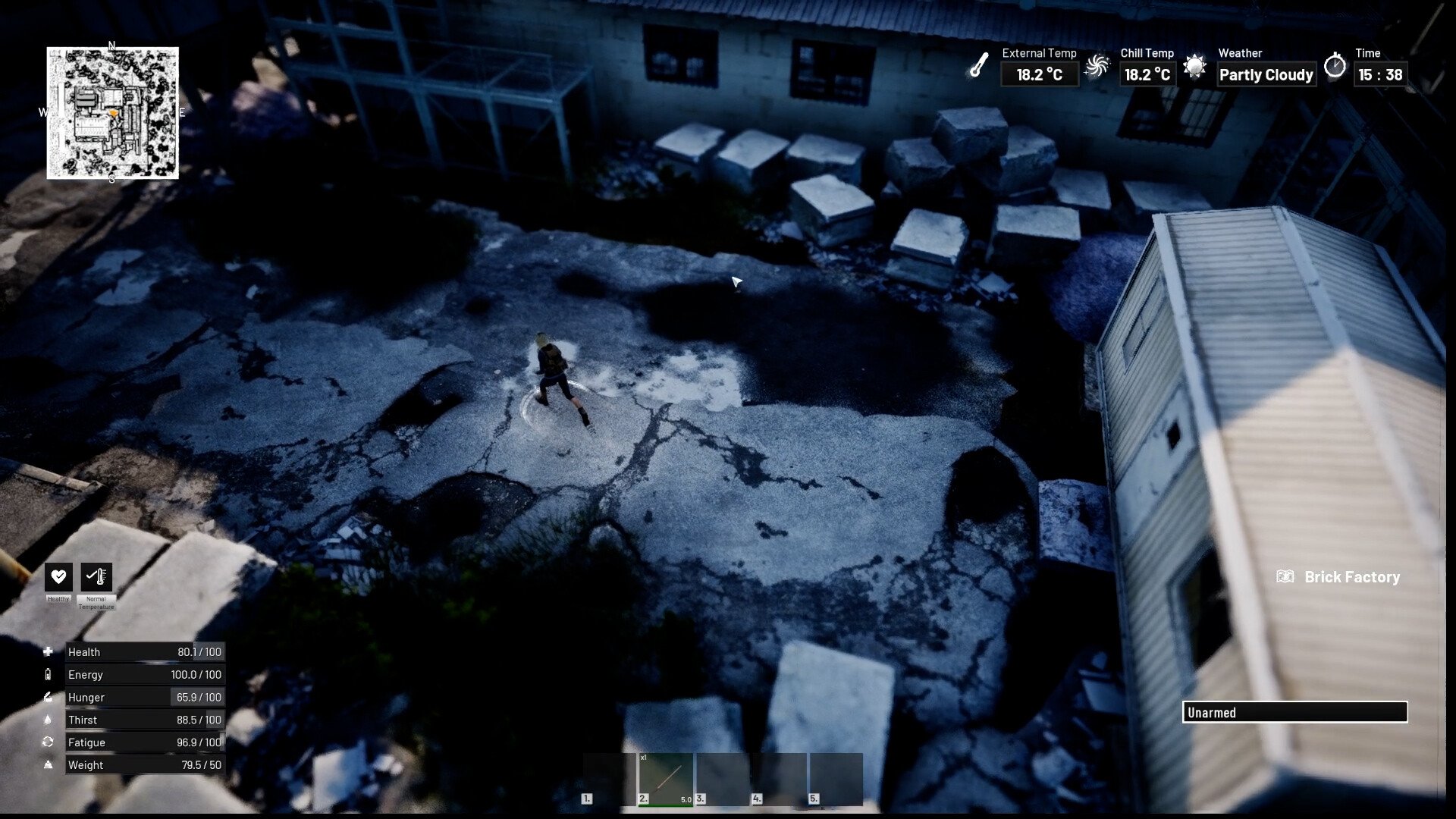Click the Healthy heart status icon
This screenshot has height=819, width=1456.
tap(58, 577)
